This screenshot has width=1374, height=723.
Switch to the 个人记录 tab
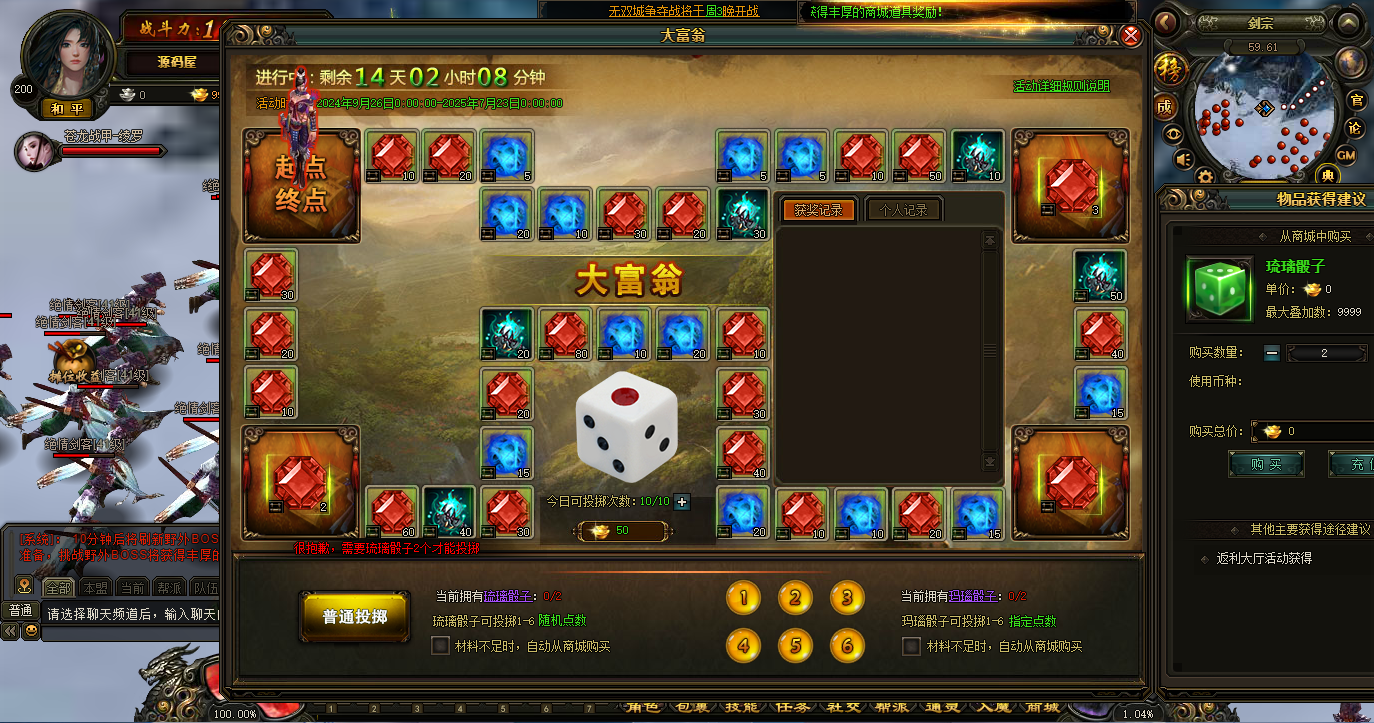903,210
